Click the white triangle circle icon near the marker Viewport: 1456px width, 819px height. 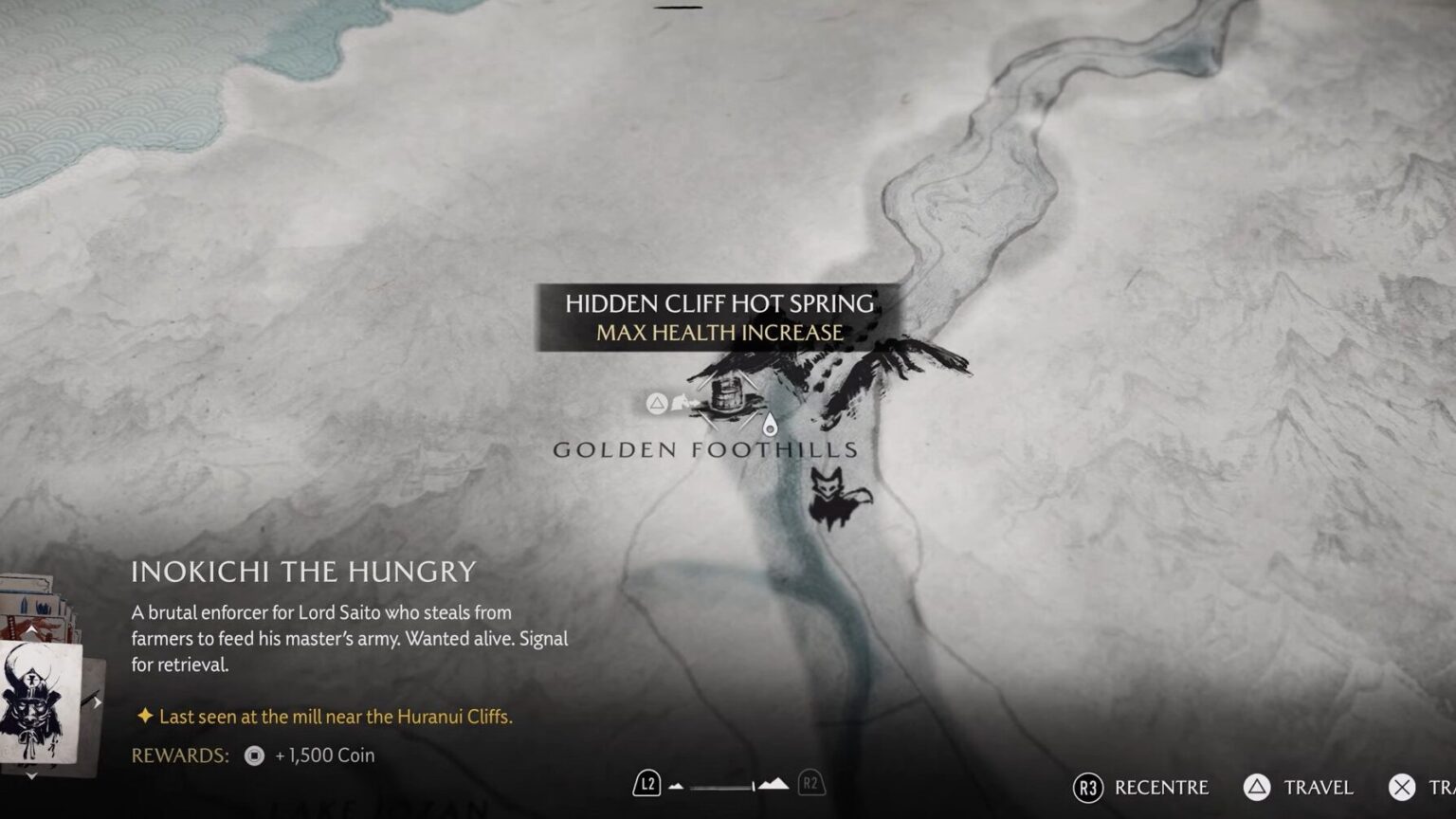pos(657,402)
